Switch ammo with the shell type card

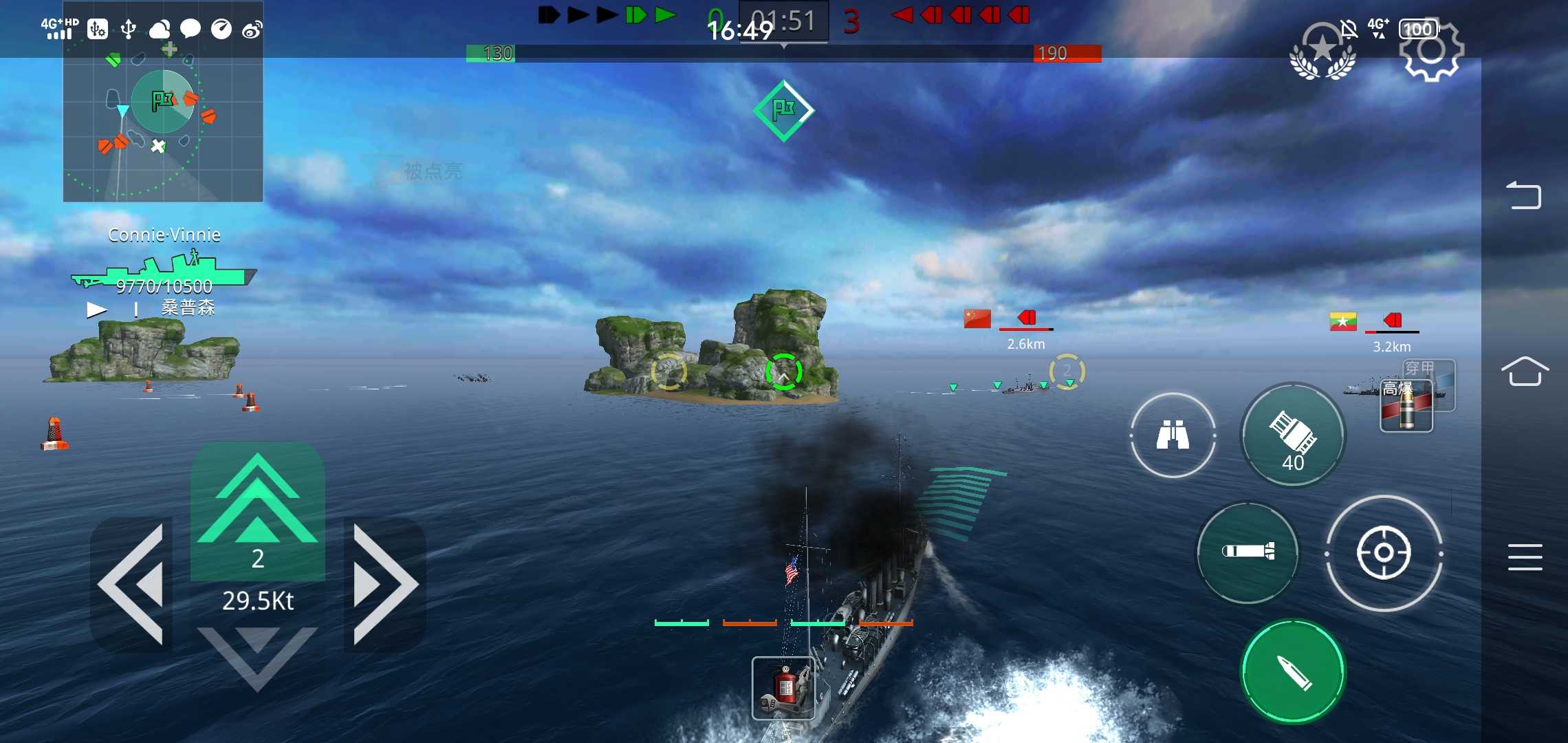[1407, 406]
